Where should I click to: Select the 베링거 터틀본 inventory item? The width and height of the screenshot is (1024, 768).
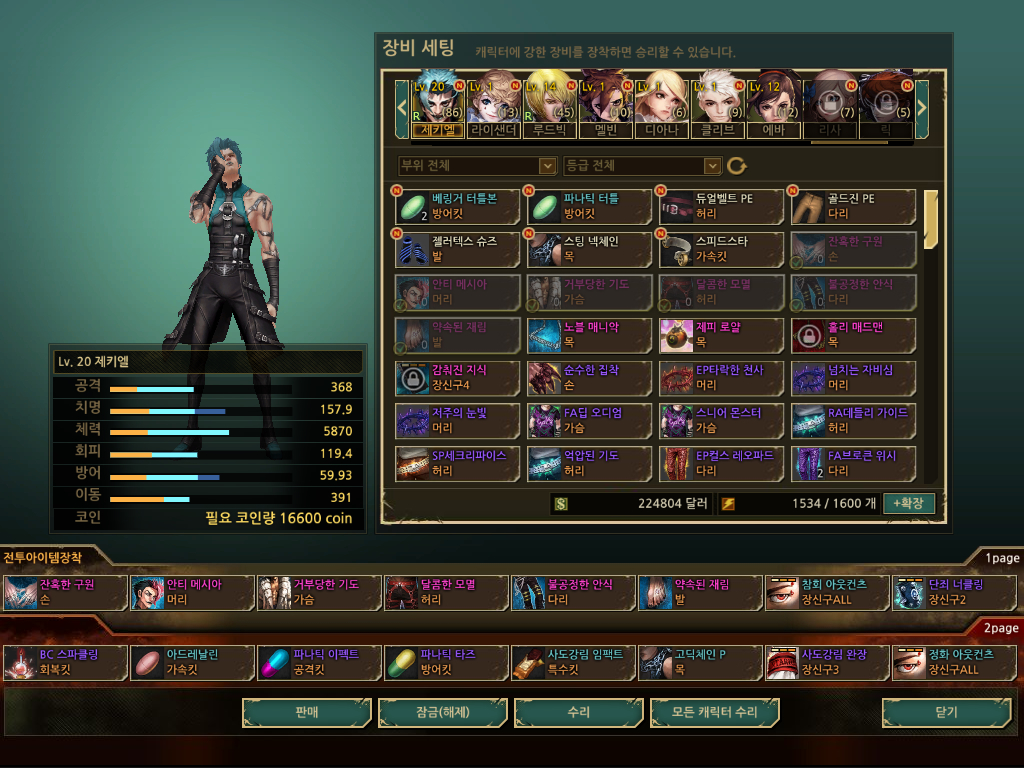pos(457,207)
